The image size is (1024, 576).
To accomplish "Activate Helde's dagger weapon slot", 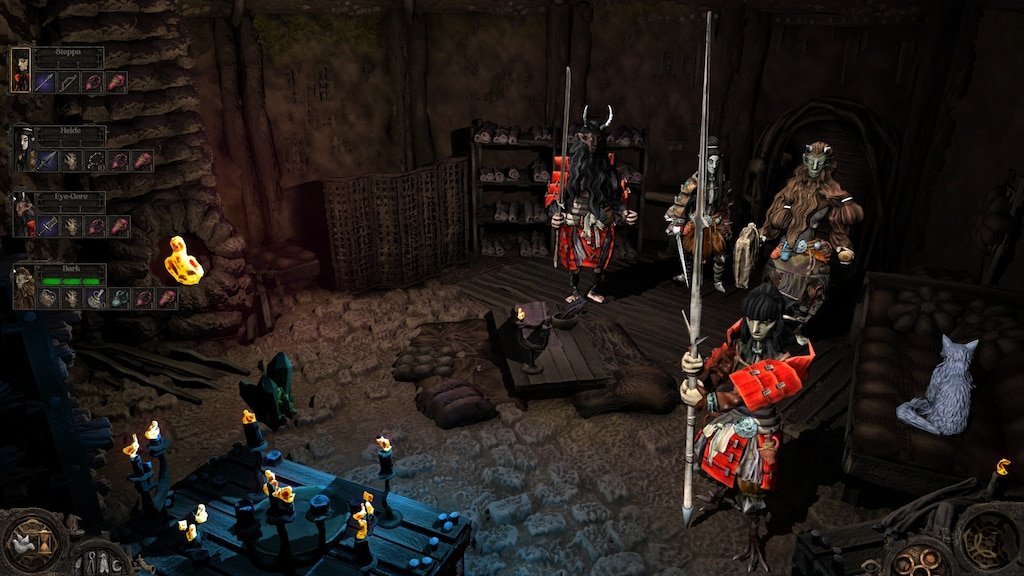I will click(x=49, y=160).
